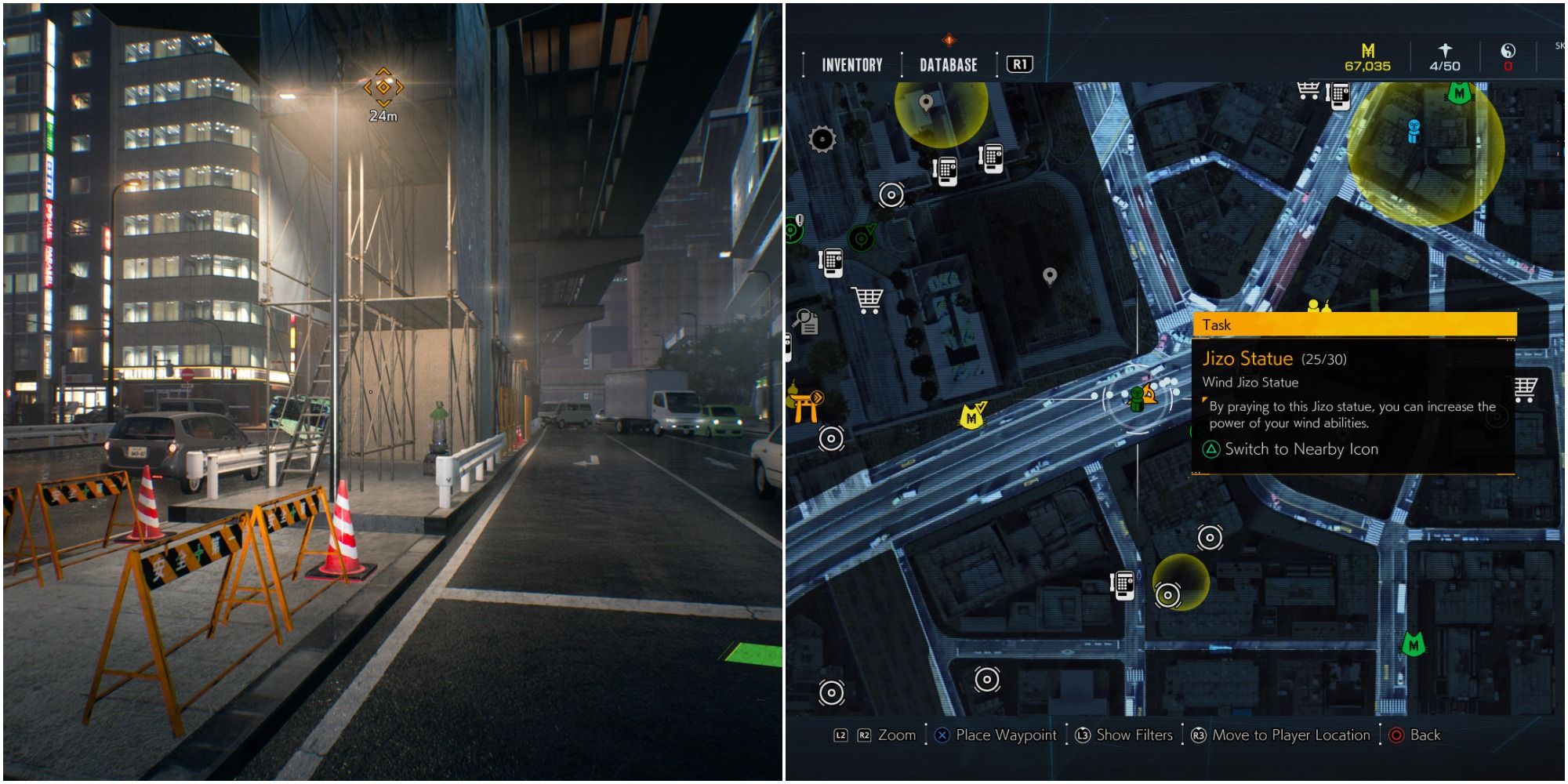Viewport: 1568px width, 784px height.
Task: Select the magnifying glass document marker
Action: tap(806, 321)
